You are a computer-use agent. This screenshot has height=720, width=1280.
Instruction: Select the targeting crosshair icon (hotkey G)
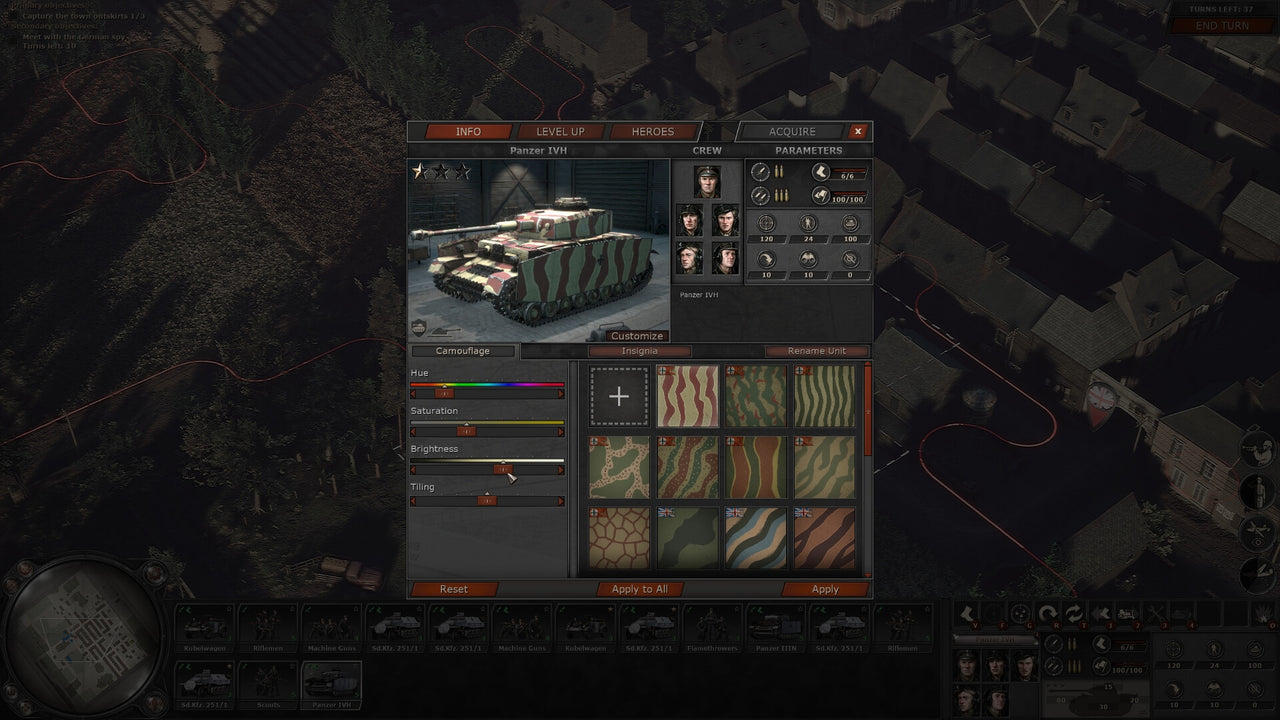pyautogui.click(x=1022, y=611)
